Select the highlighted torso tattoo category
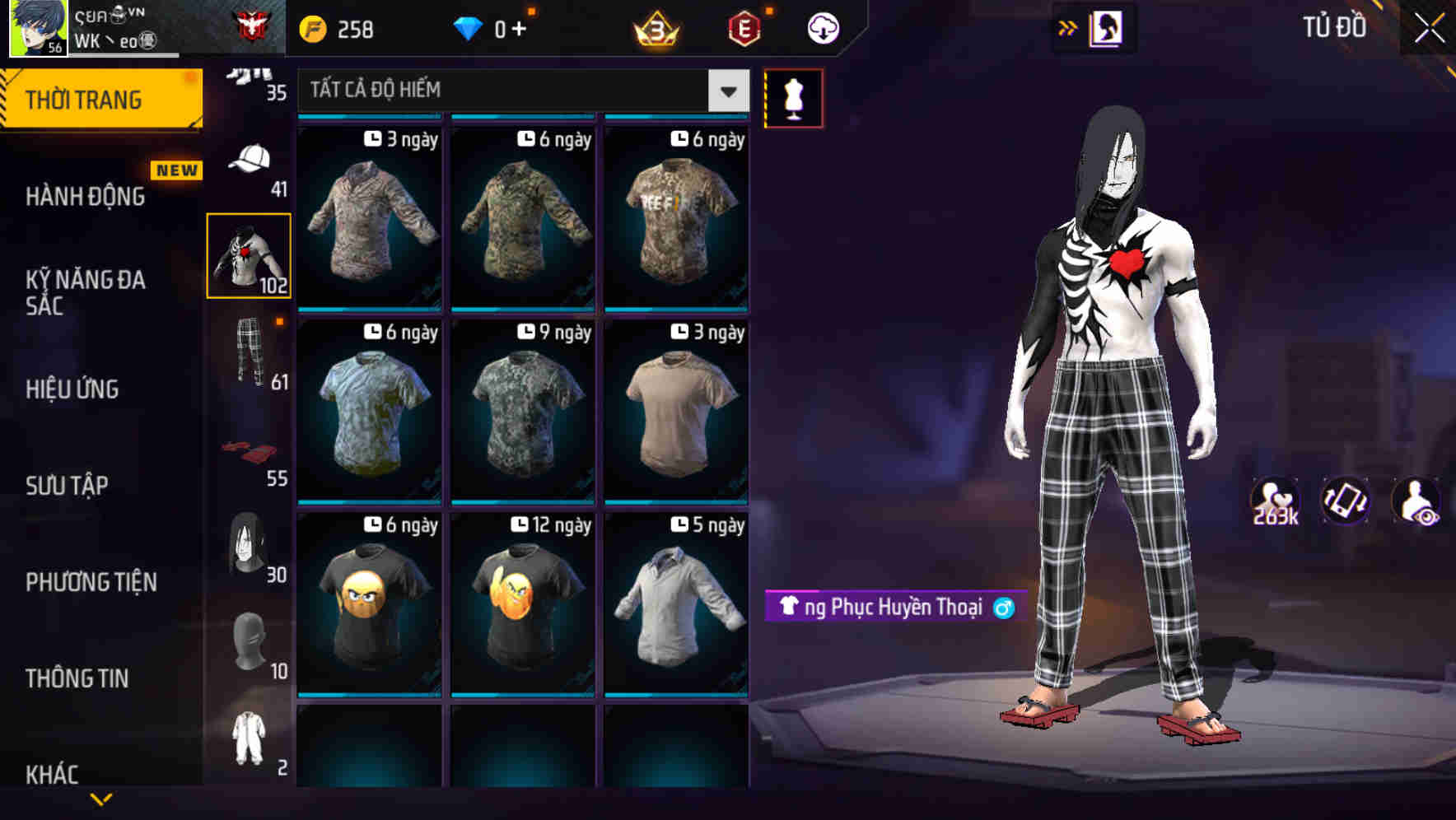 (x=248, y=254)
